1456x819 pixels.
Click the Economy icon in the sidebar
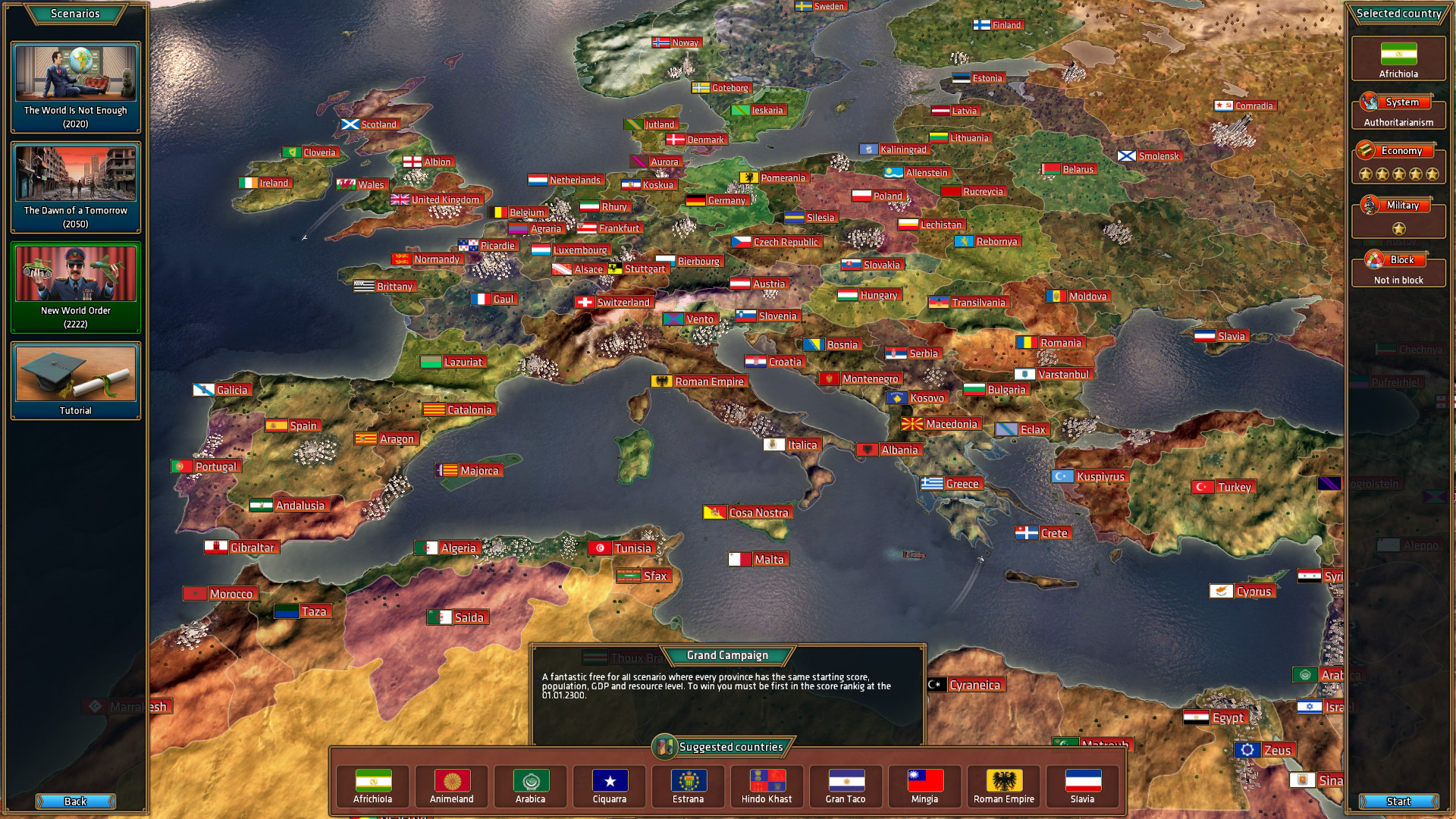1365,150
